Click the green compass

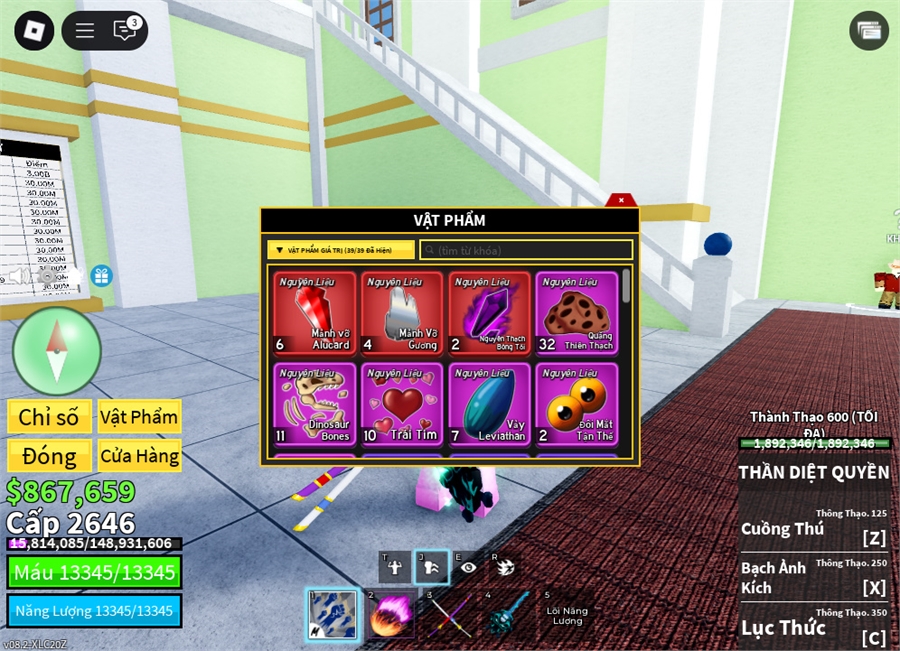tap(57, 351)
